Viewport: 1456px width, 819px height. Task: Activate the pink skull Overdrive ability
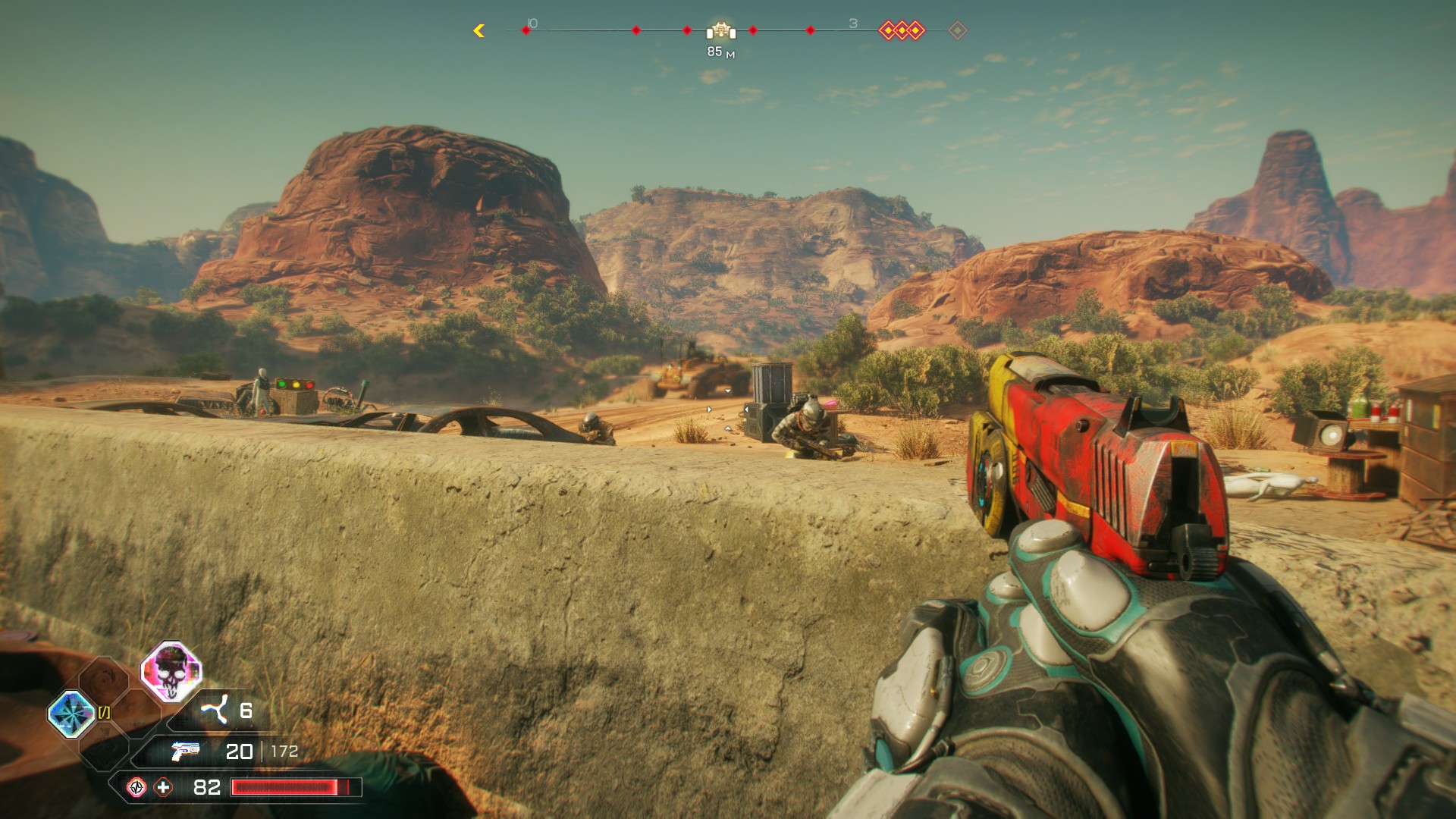[171, 672]
